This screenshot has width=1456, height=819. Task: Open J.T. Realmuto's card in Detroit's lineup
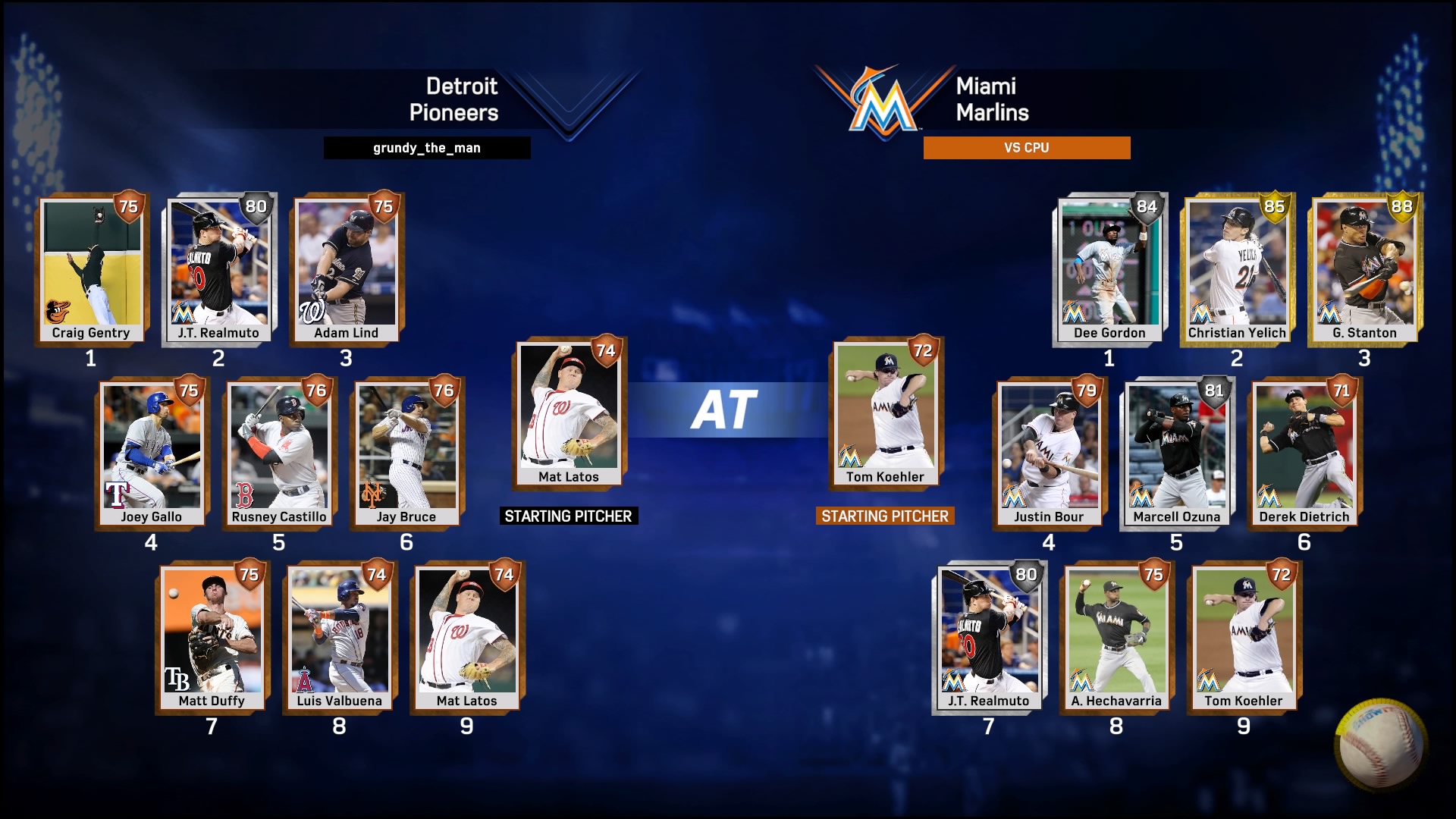[x=216, y=269]
